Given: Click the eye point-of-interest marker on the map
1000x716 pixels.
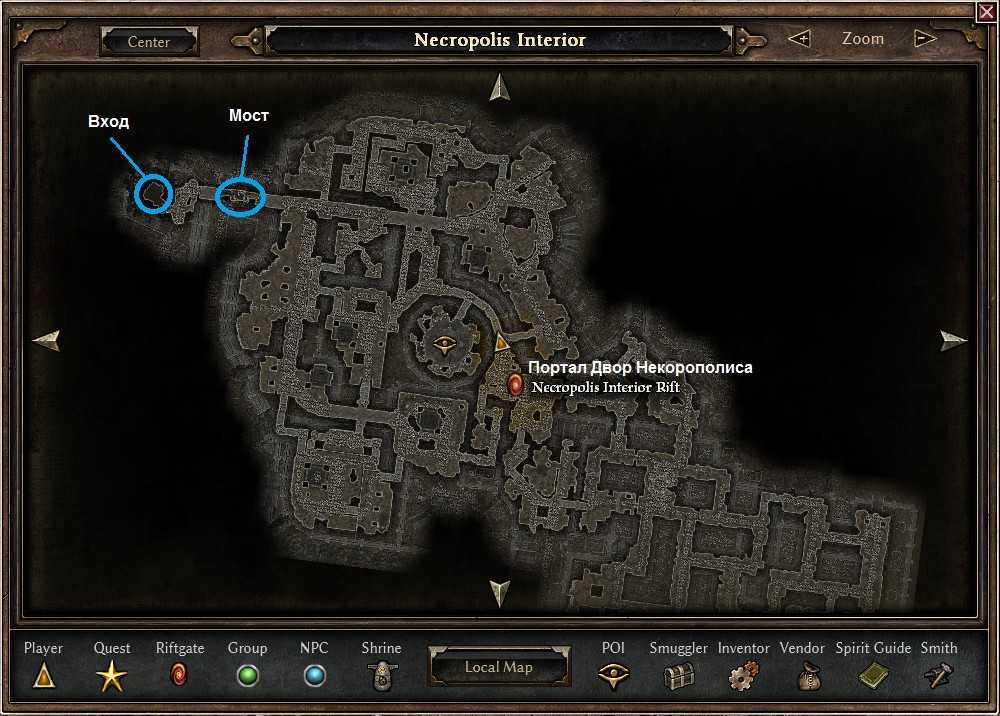Looking at the screenshot, I should click(446, 345).
